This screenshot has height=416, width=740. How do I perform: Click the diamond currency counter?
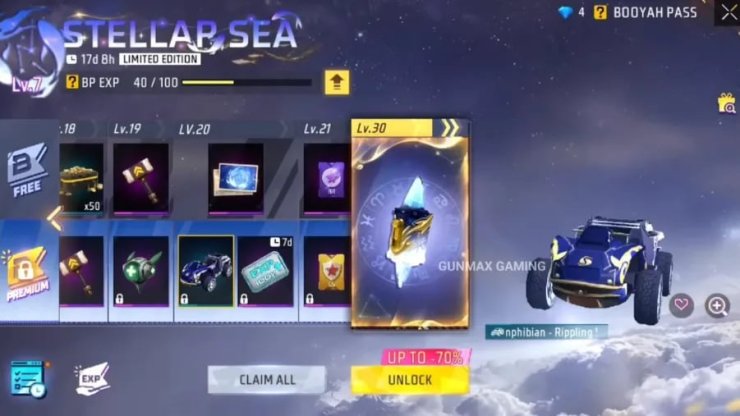pyautogui.click(x=569, y=13)
